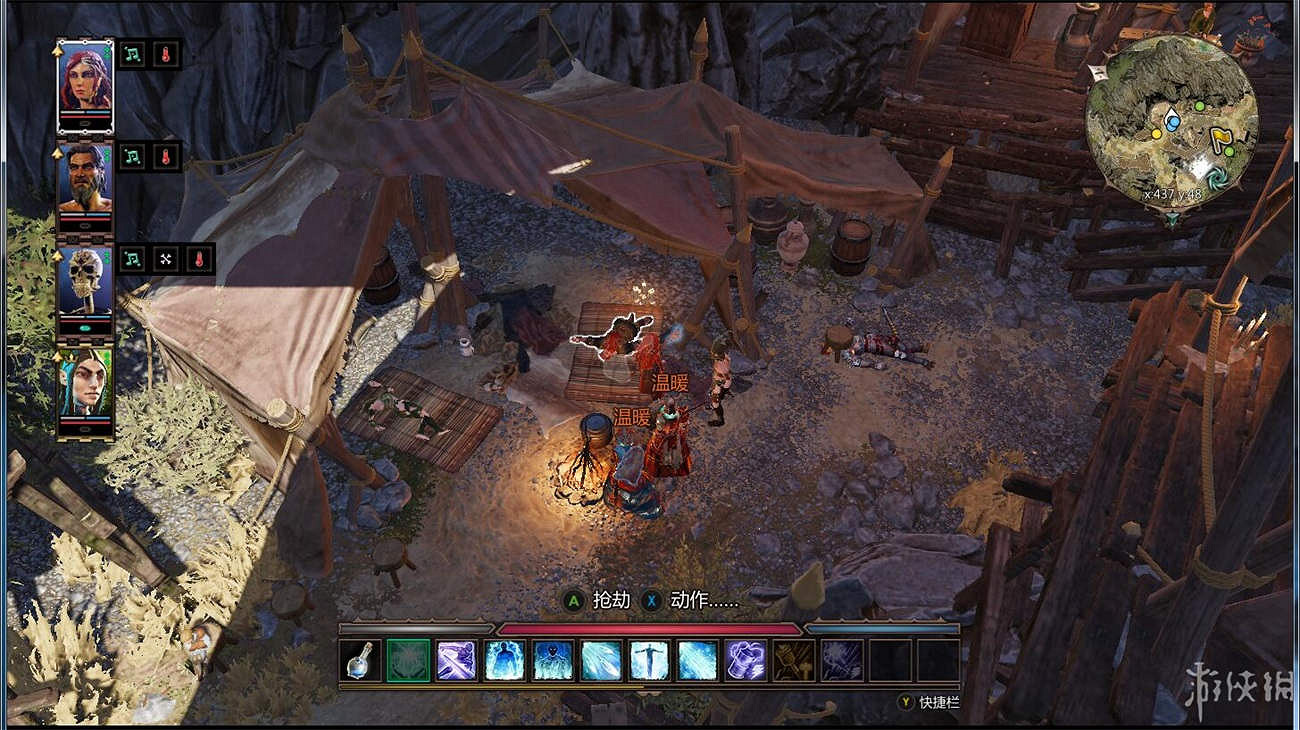Inspect the skeleton's crossed-bones status icon

166,259
